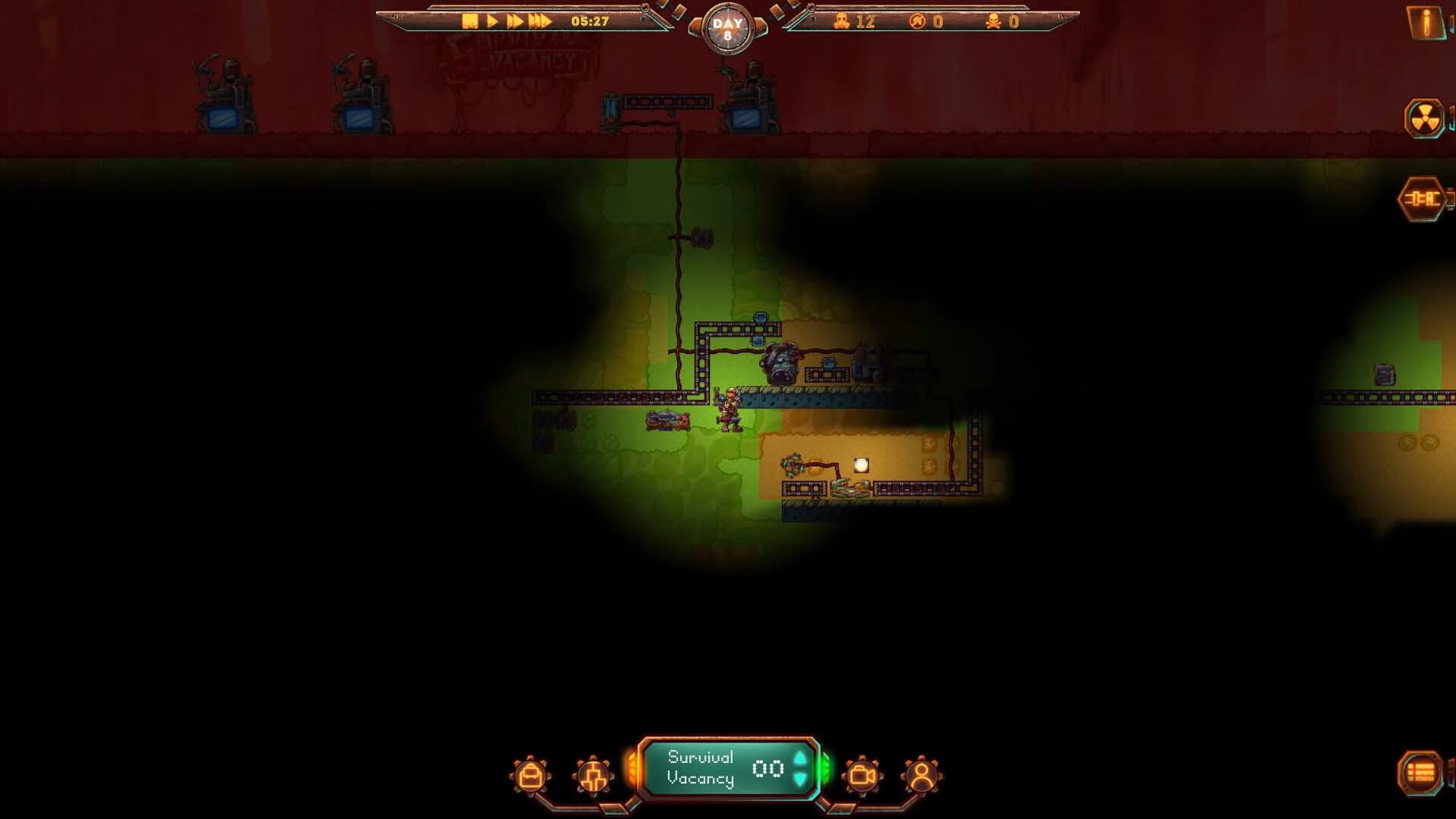
Task: Select the building hierarchy gear icon
Action: (x=594, y=775)
